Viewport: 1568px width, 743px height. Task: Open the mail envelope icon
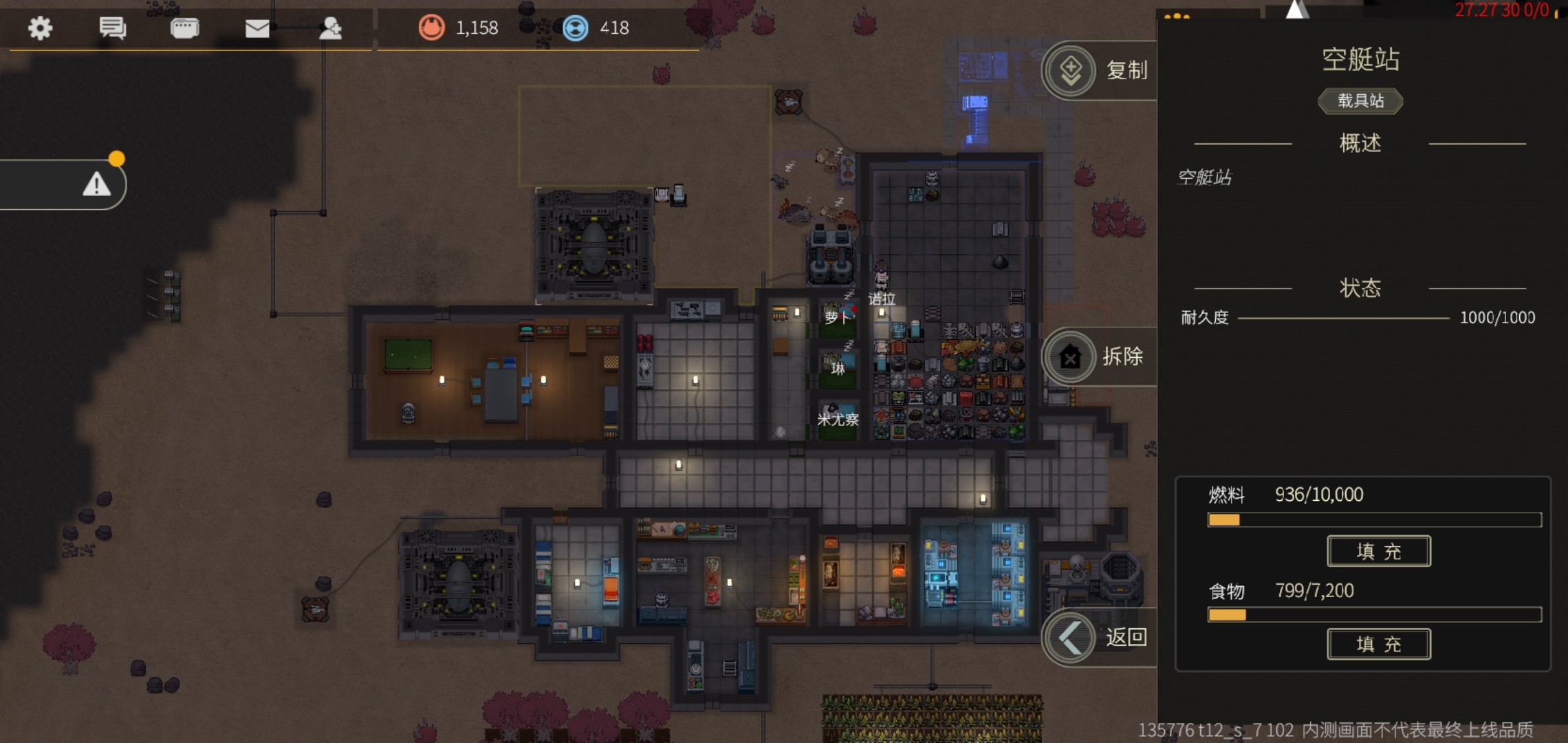coord(257,28)
